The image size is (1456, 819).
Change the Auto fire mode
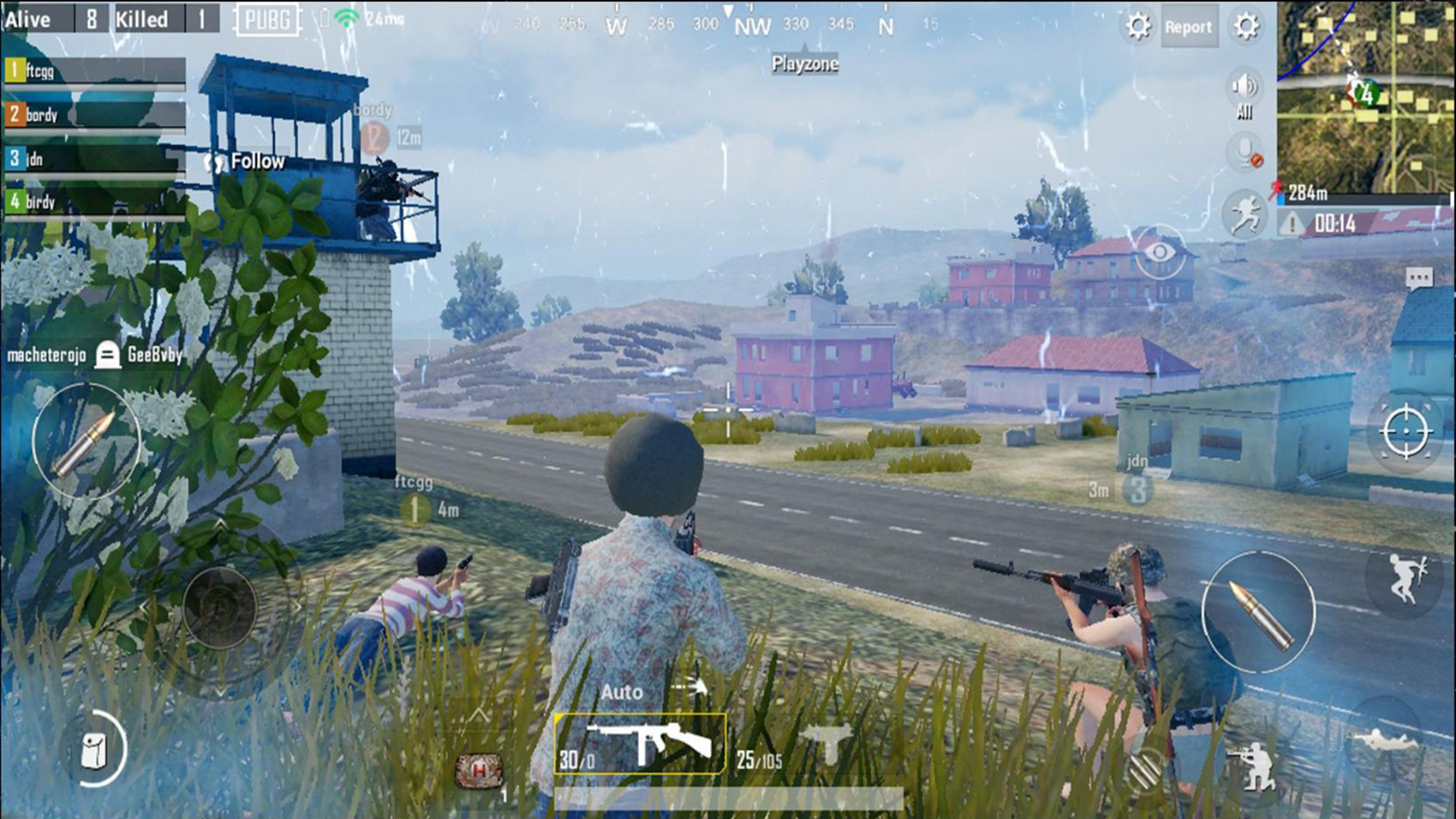coord(622,692)
